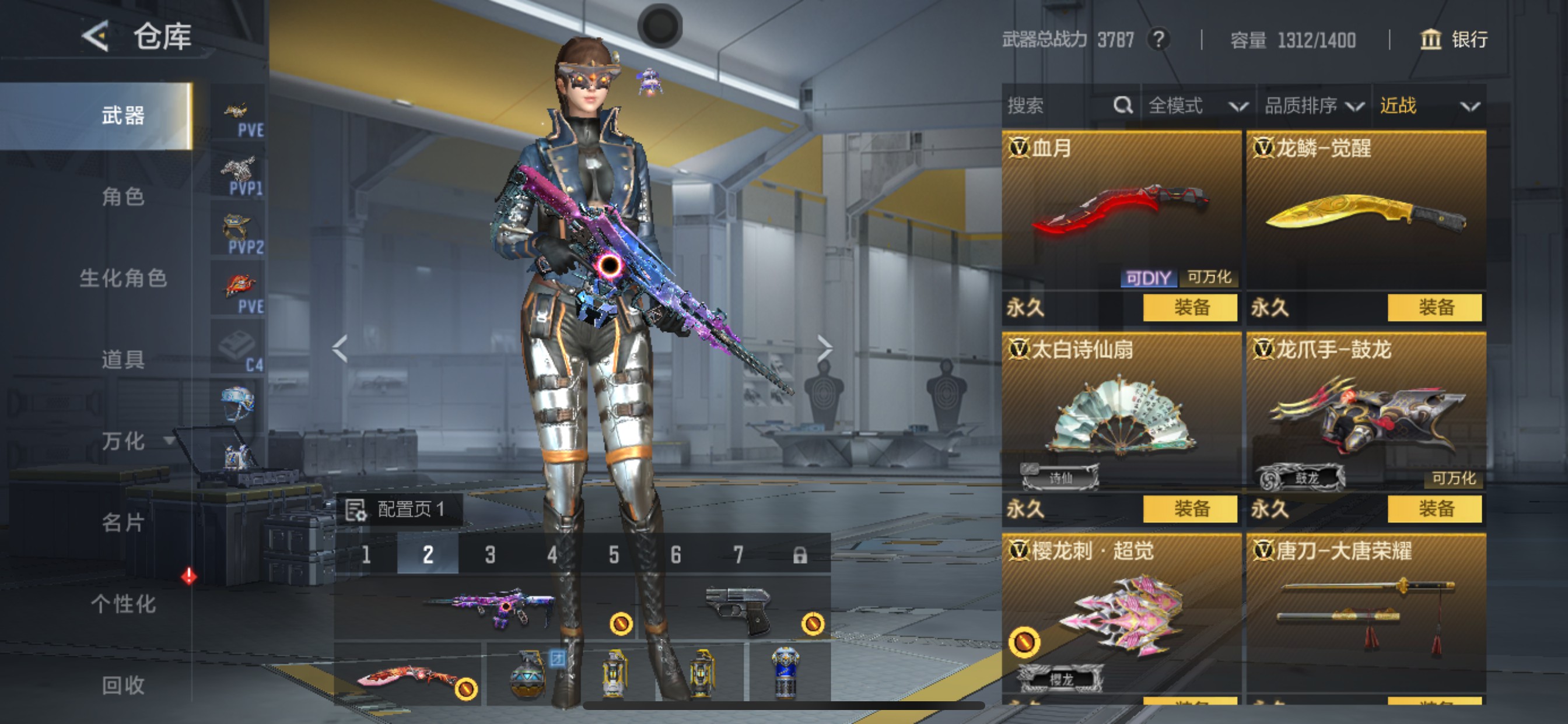Switch to loadout slot 3
Image resolution: width=1568 pixels, height=724 pixels.
point(490,554)
